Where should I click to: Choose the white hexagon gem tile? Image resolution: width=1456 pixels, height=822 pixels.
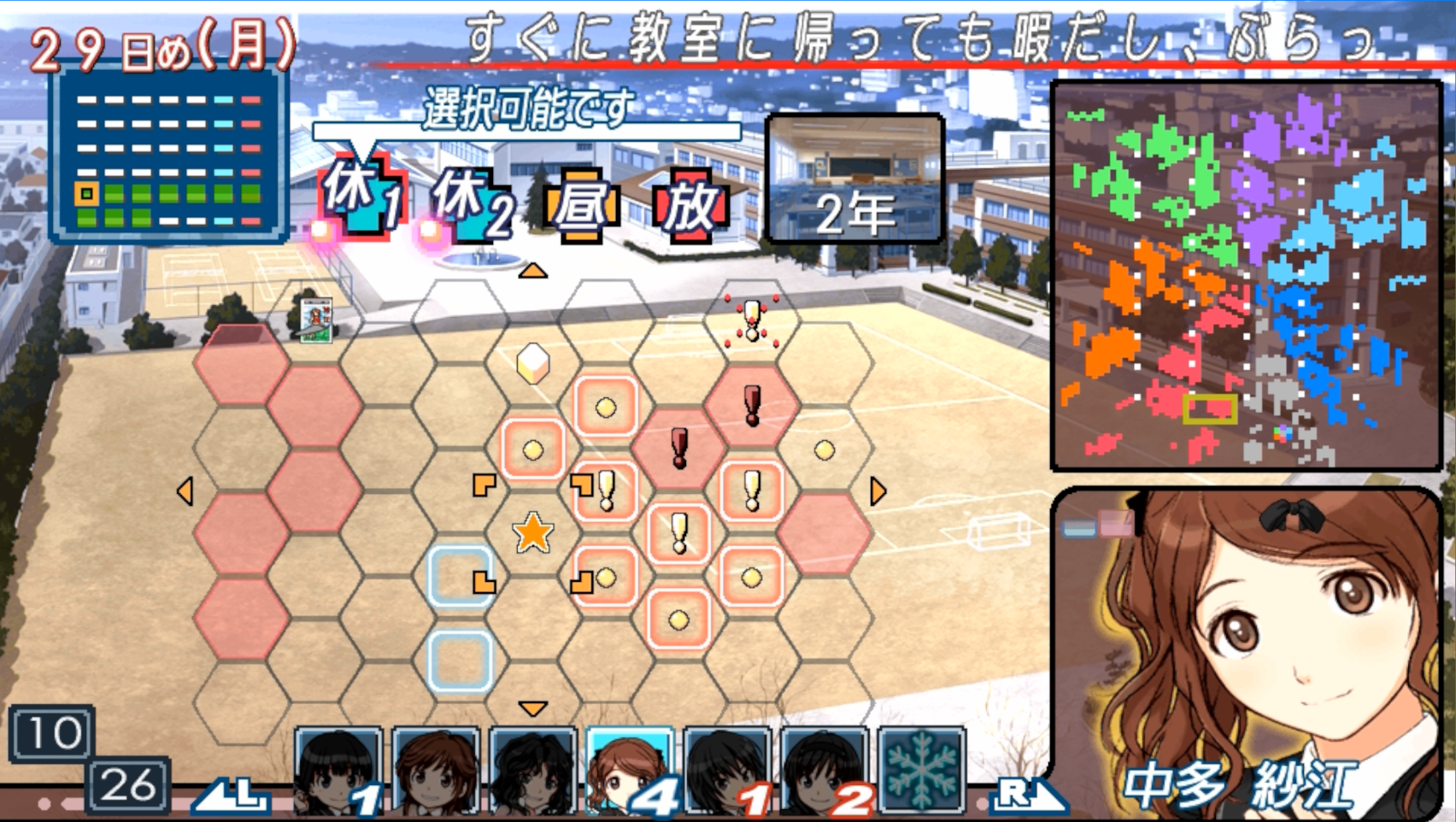tap(532, 362)
